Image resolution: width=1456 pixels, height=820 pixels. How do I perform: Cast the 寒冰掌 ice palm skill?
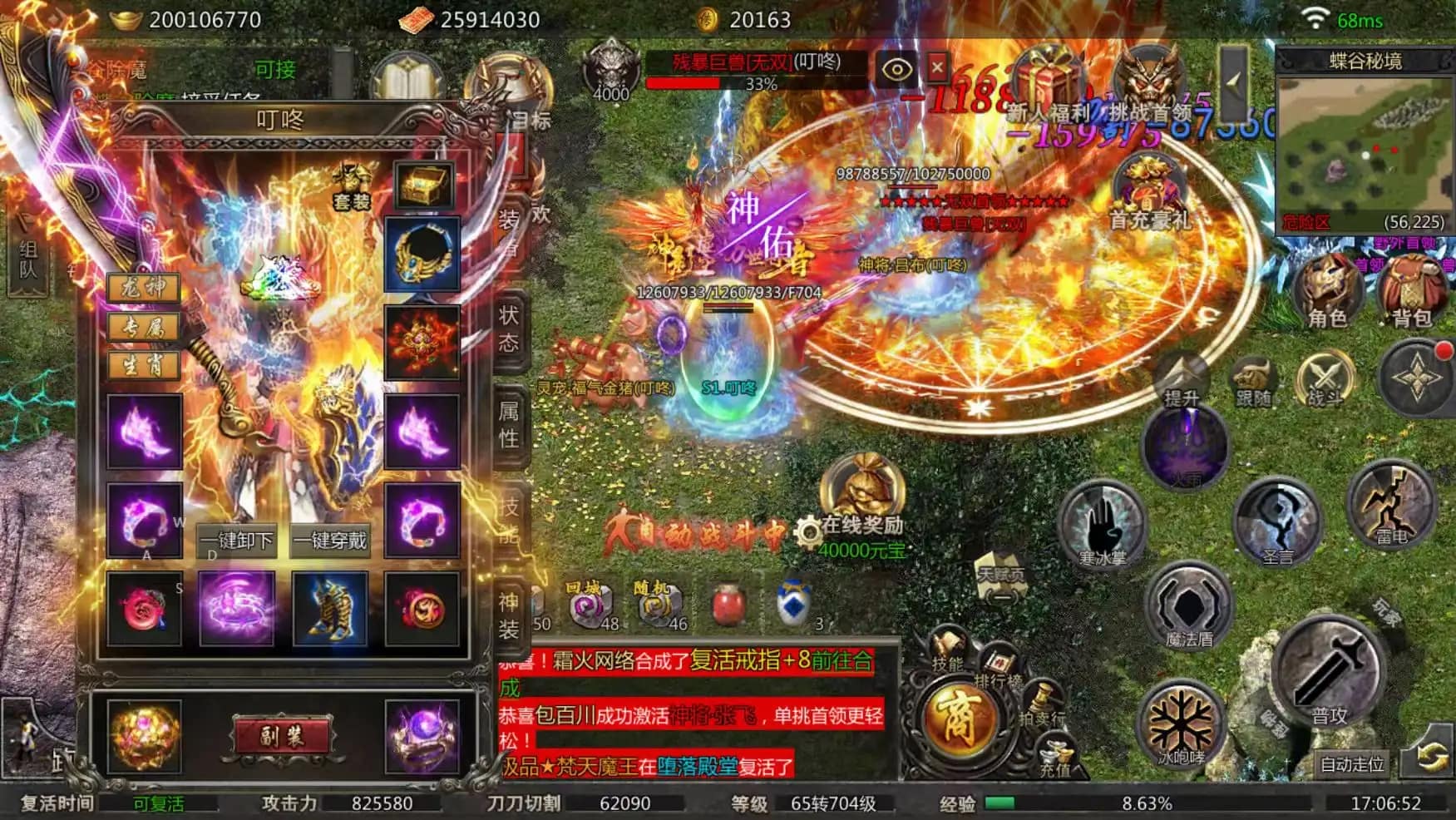point(1103,526)
